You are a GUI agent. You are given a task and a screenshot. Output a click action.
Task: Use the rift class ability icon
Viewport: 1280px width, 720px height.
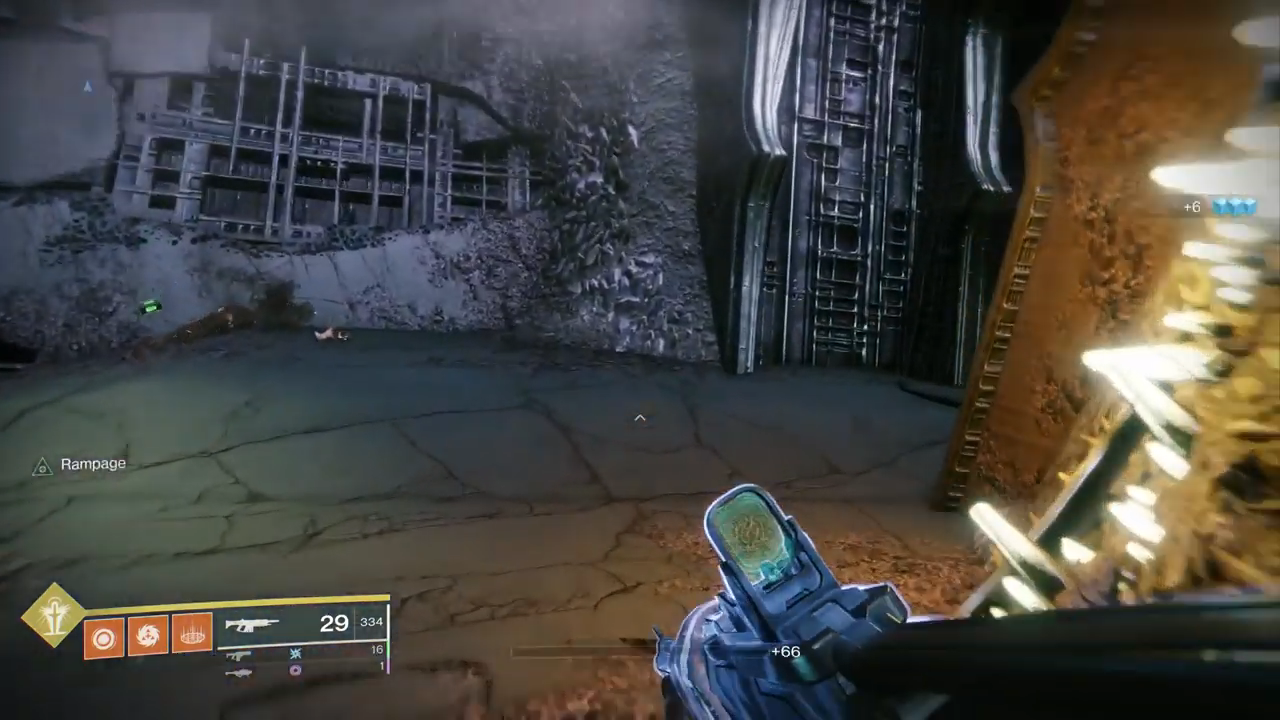(192, 636)
